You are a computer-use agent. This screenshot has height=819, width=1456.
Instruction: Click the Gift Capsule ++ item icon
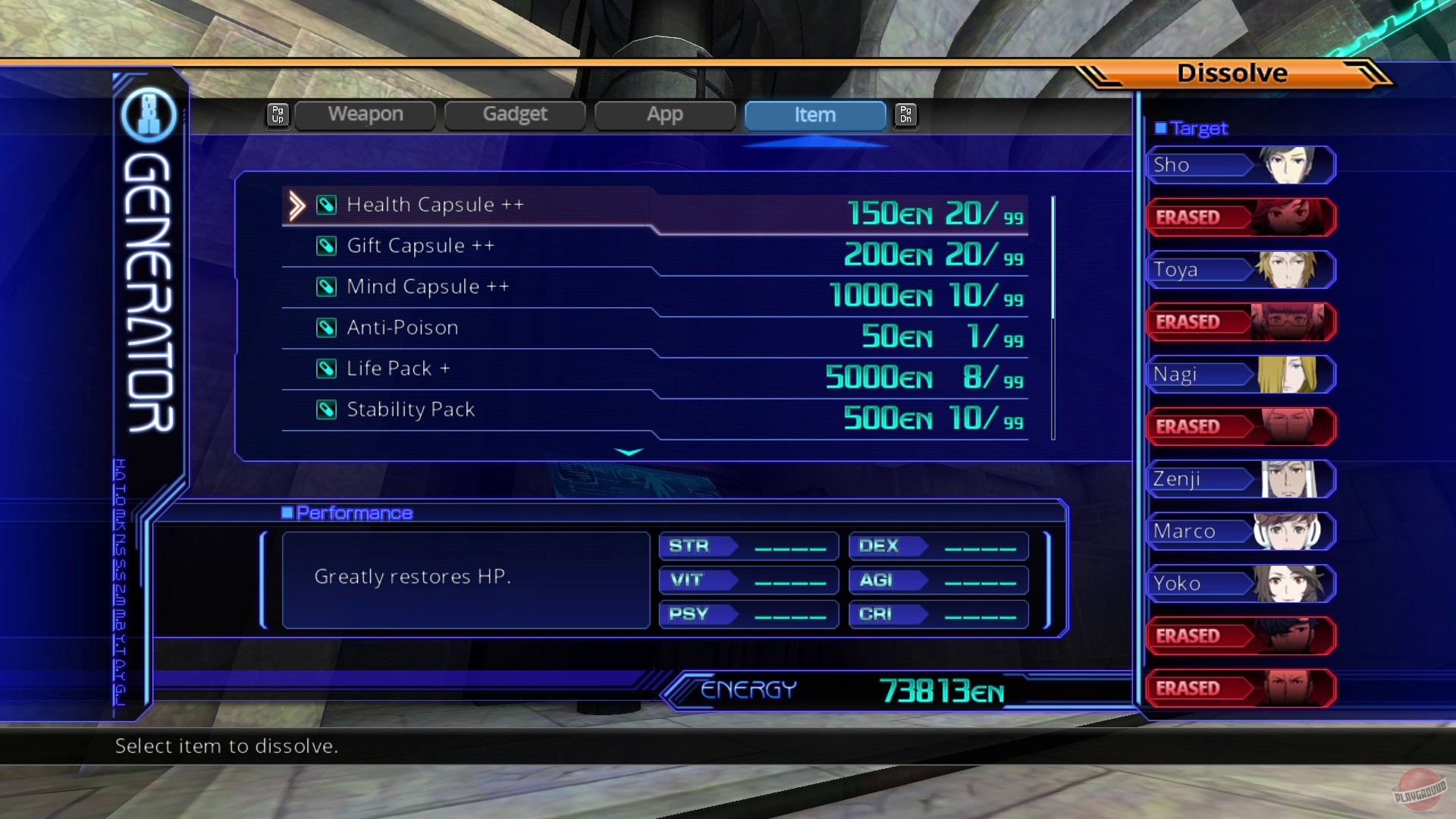click(x=326, y=246)
